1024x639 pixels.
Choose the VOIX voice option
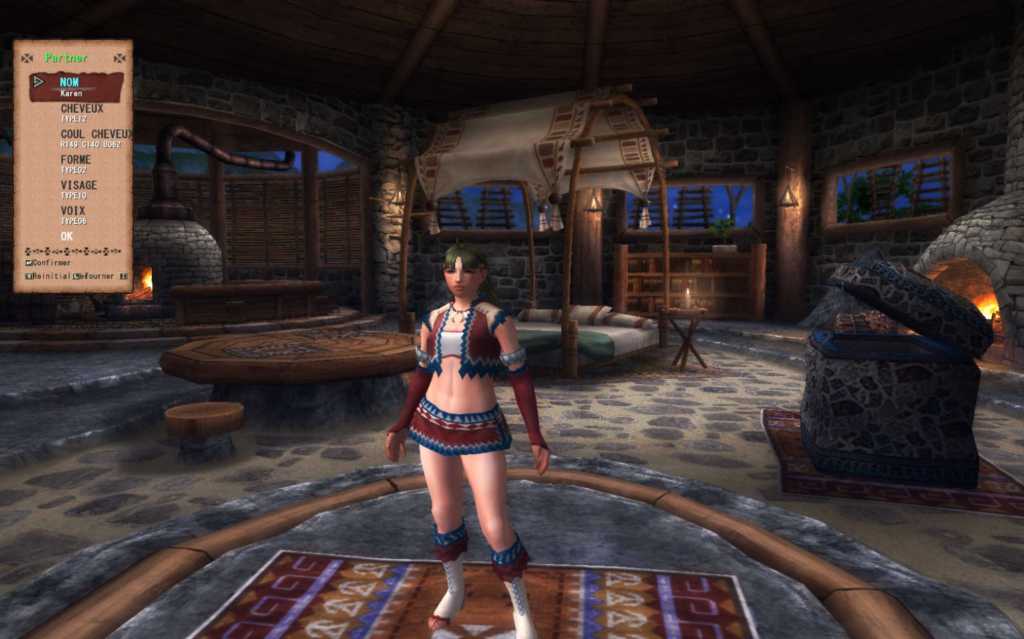(72, 211)
